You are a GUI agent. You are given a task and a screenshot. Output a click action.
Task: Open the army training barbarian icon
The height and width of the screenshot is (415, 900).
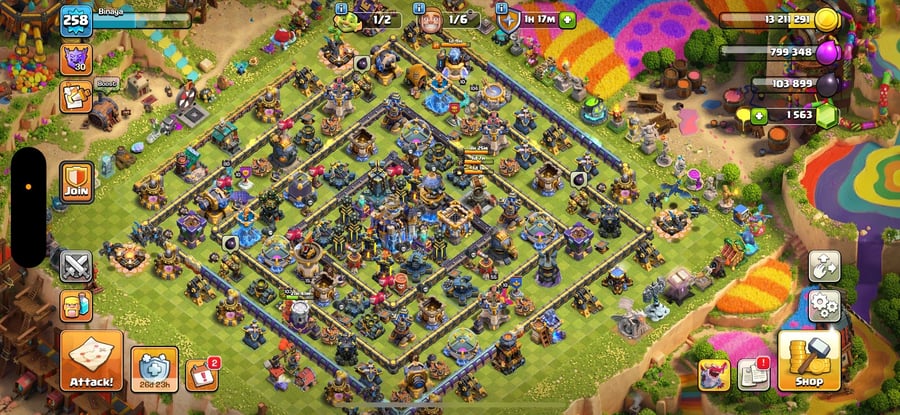click(x=76, y=305)
